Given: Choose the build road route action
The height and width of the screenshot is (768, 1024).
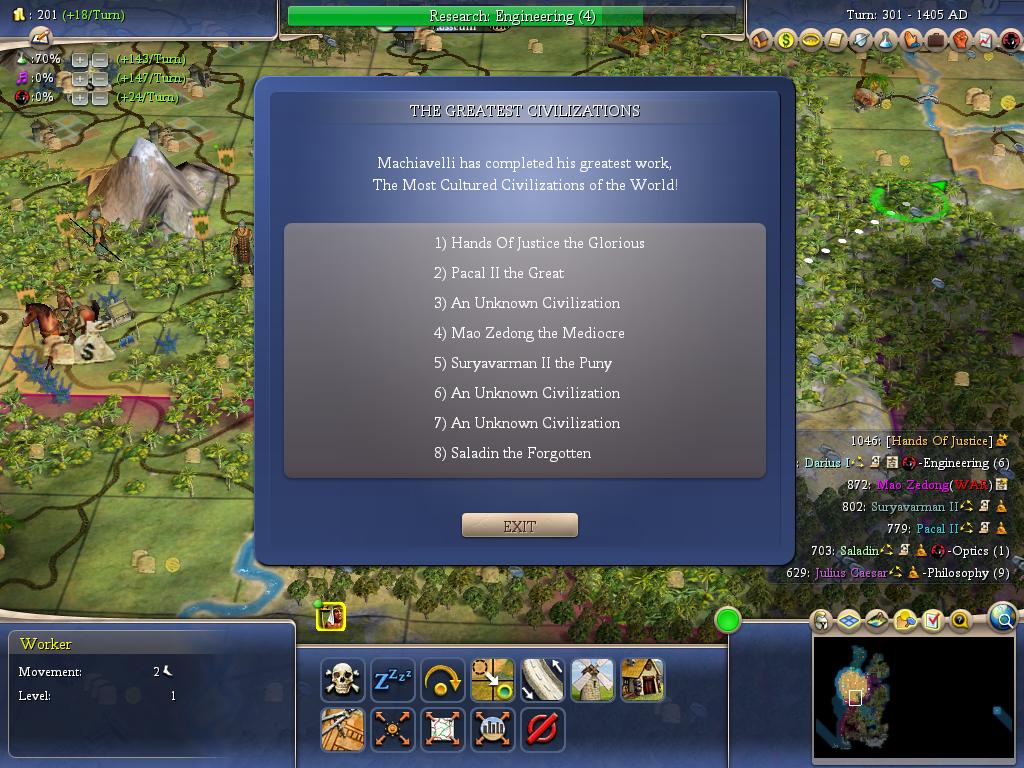Looking at the screenshot, I should click(x=543, y=680).
